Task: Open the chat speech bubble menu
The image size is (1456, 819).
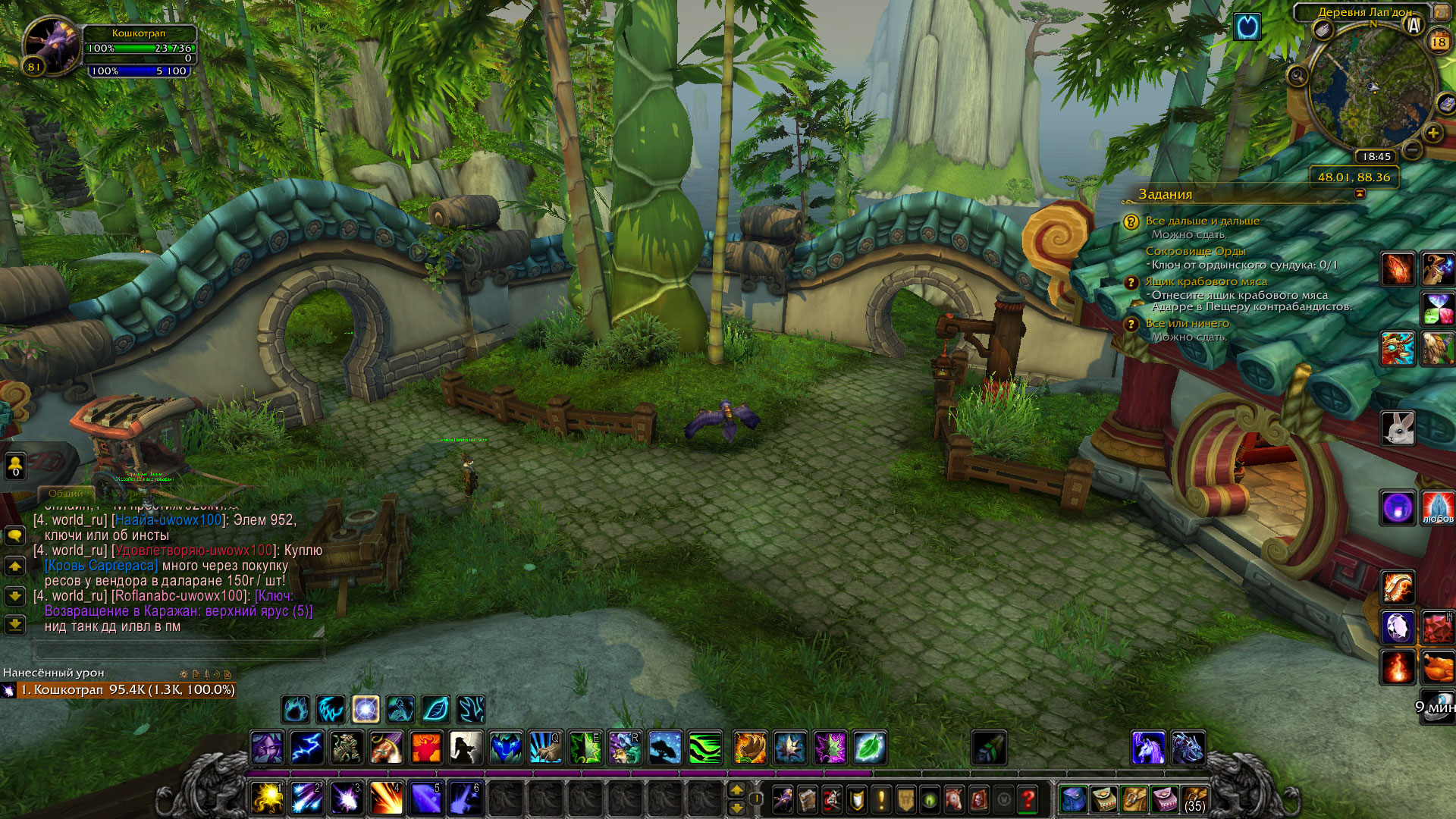Action: 15,535
